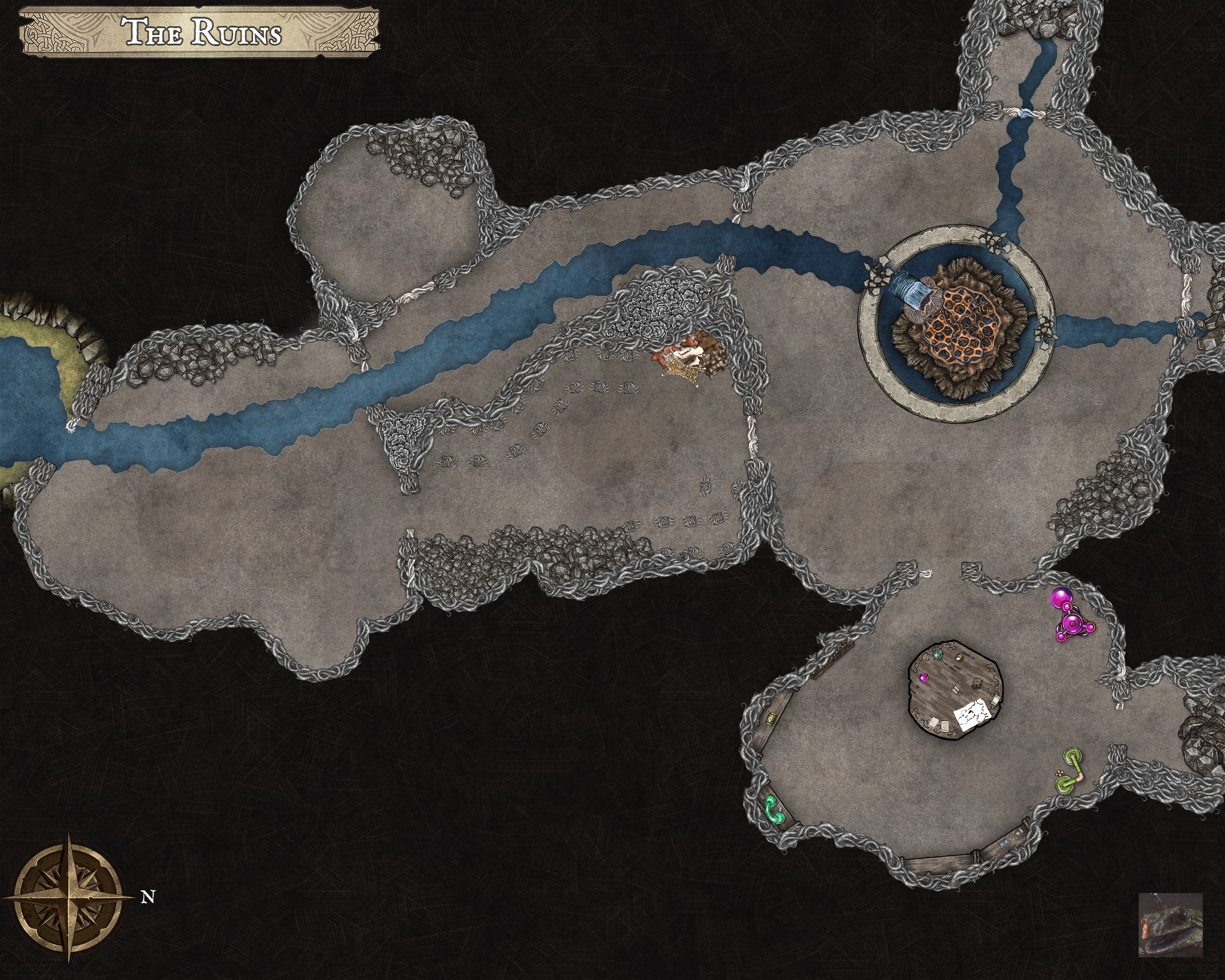Click "The Ruins" map title banner
The image size is (1225, 980).
(x=201, y=33)
